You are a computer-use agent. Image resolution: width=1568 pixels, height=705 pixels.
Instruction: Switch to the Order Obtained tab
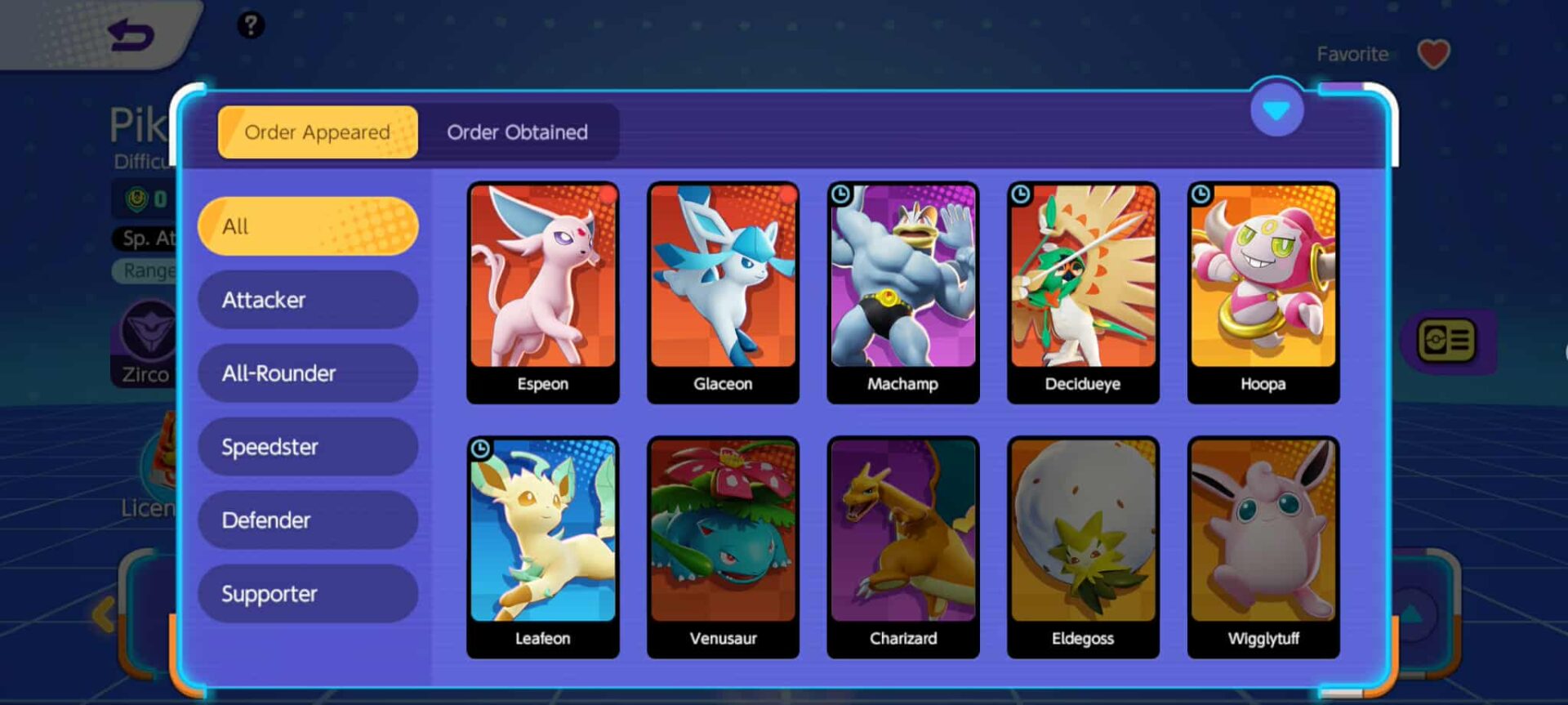coord(517,132)
